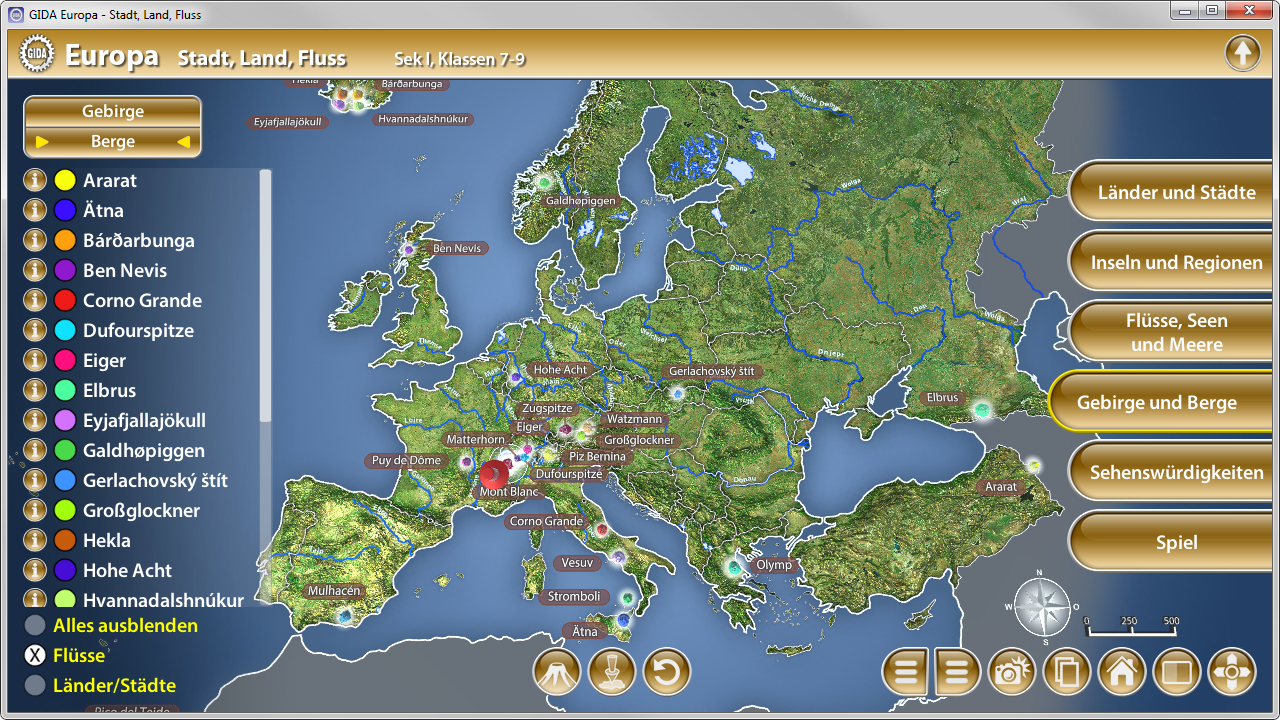Click the info icon next to Elbrus
The width and height of the screenshot is (1280, 720).
(x=35, y=390)
